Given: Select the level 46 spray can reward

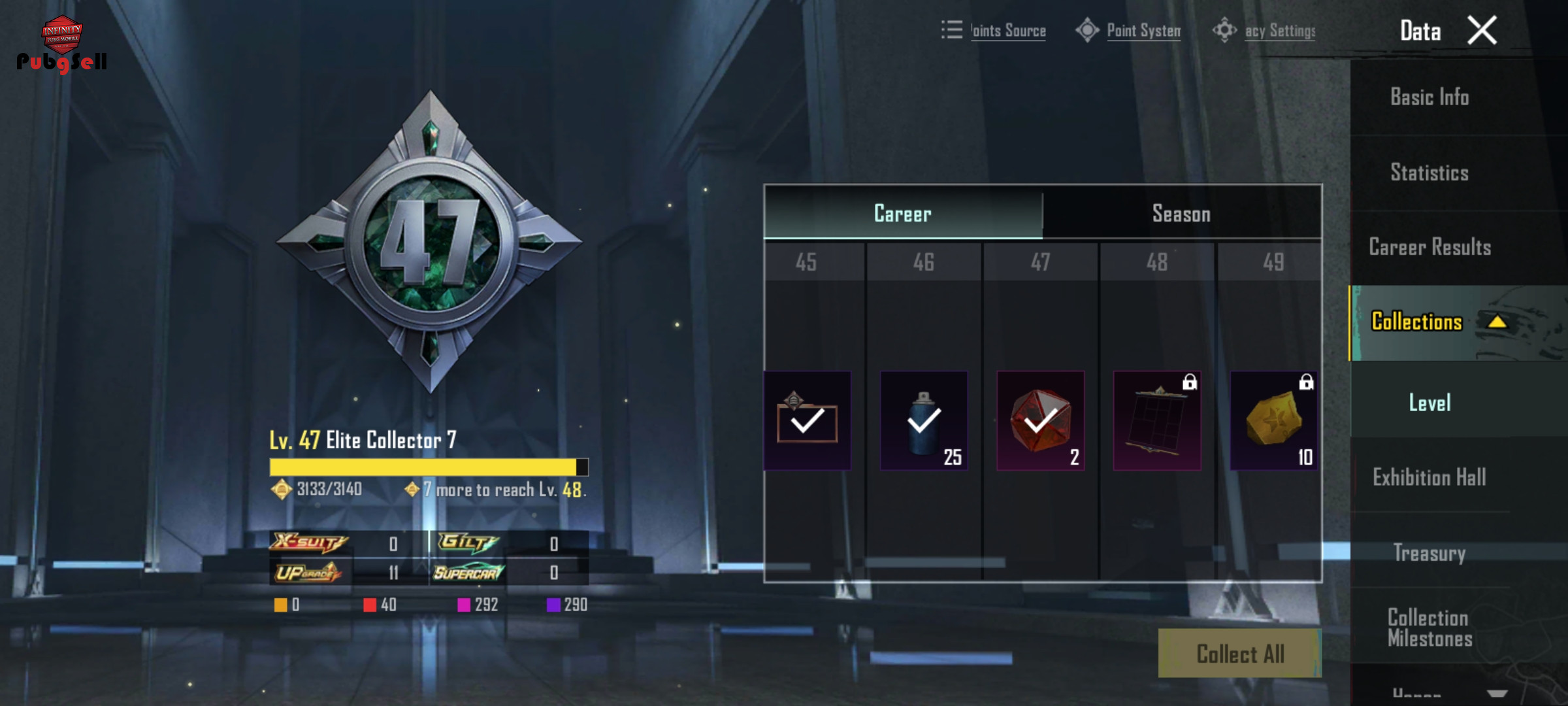Looking at the screenshot, I should coord(924,421).
